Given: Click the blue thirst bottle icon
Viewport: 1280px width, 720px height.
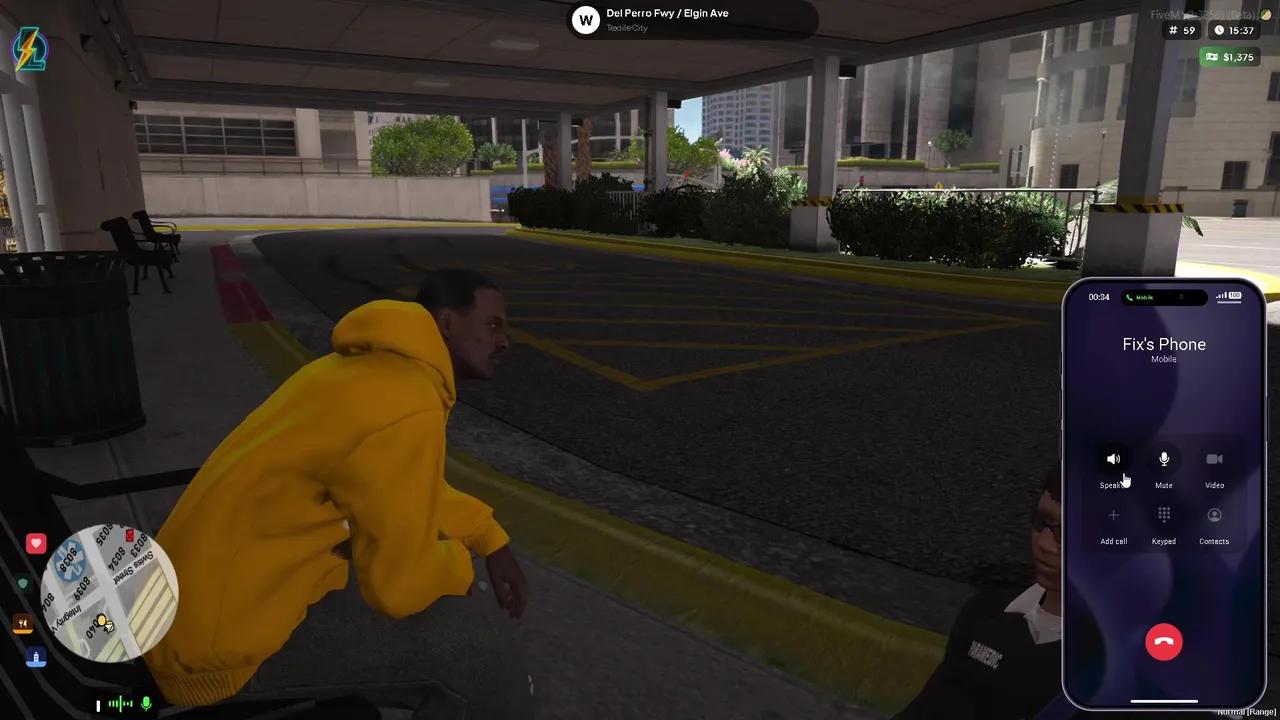Looking at the screenshot, I should (x=36, y=658).
